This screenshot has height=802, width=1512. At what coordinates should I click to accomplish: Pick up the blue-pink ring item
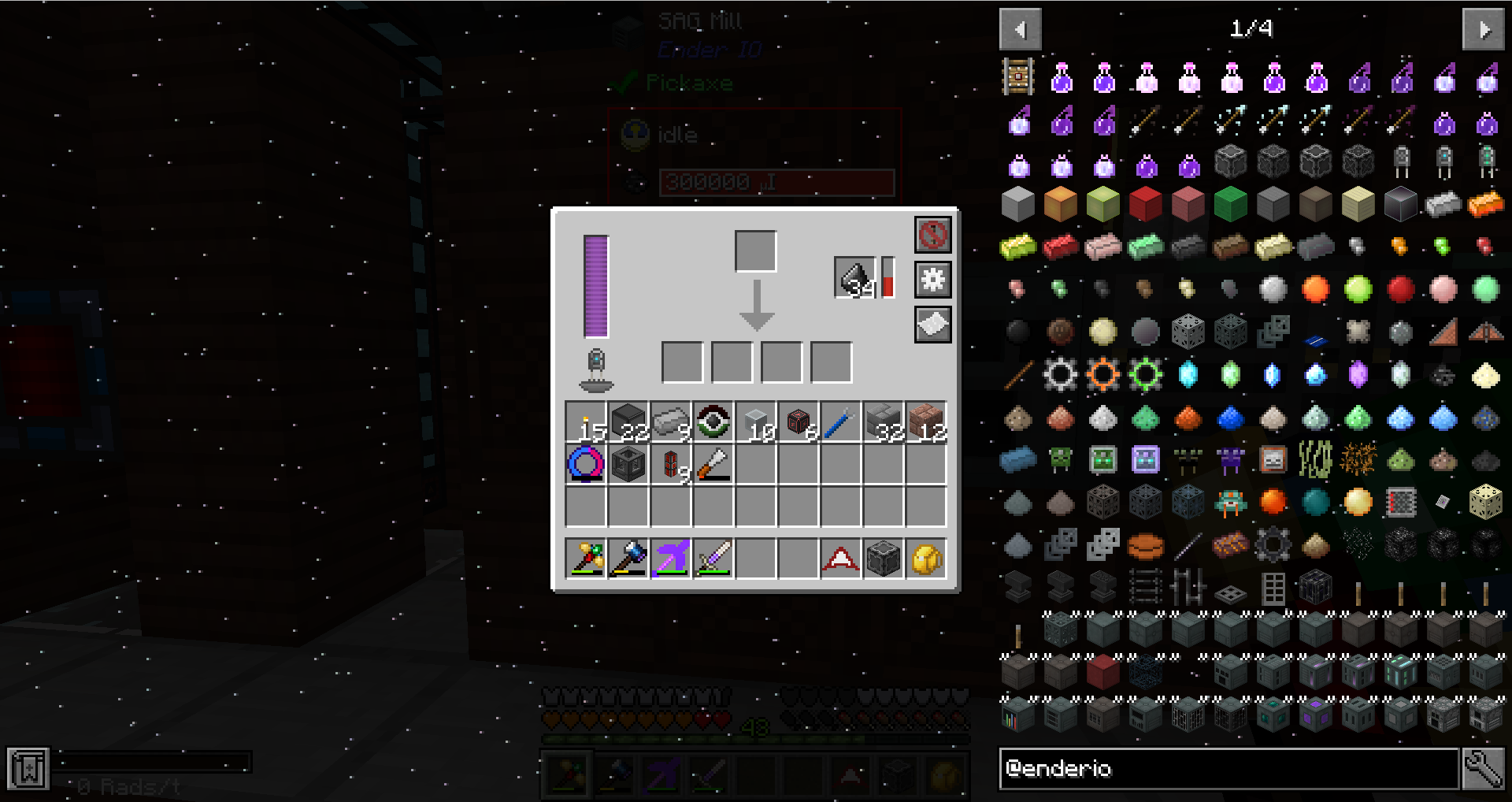tap(586, 465)
